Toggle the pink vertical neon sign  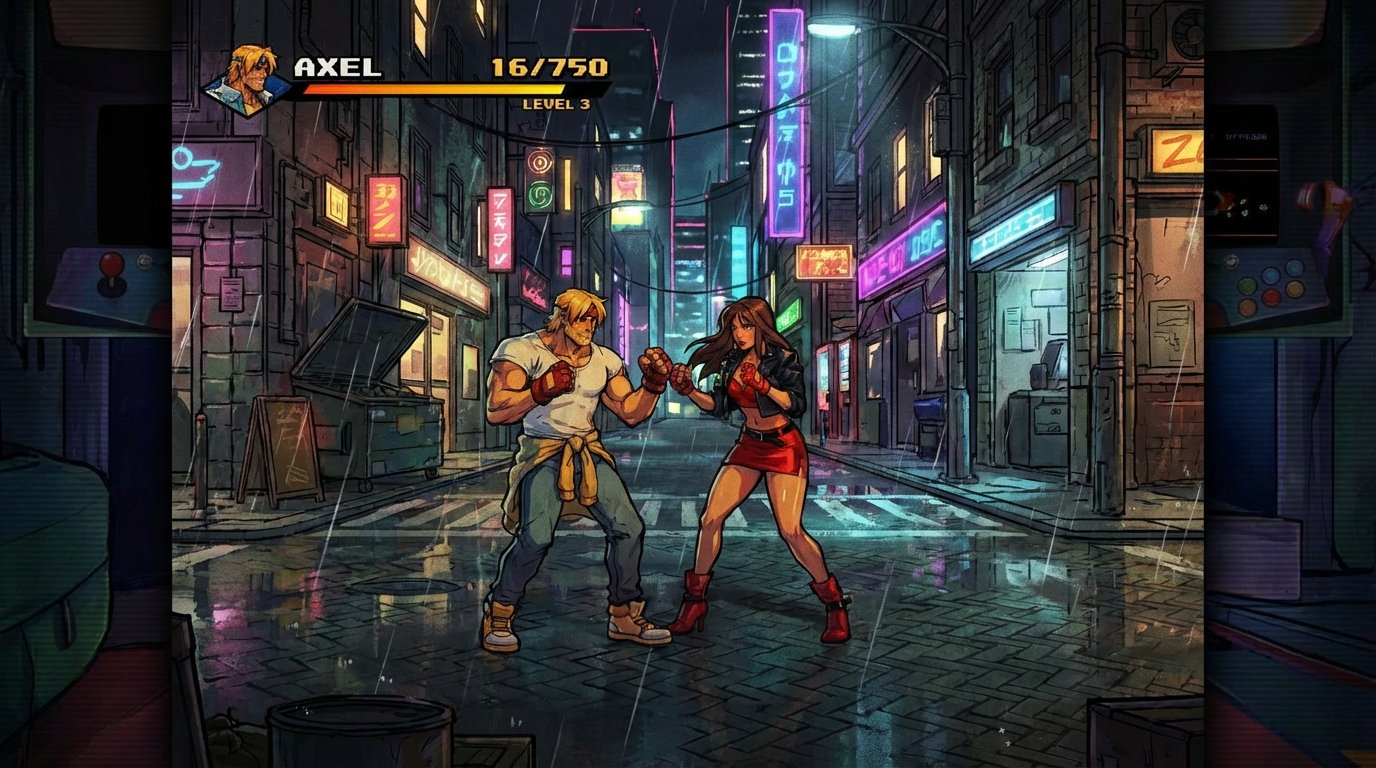pos(786,120)
